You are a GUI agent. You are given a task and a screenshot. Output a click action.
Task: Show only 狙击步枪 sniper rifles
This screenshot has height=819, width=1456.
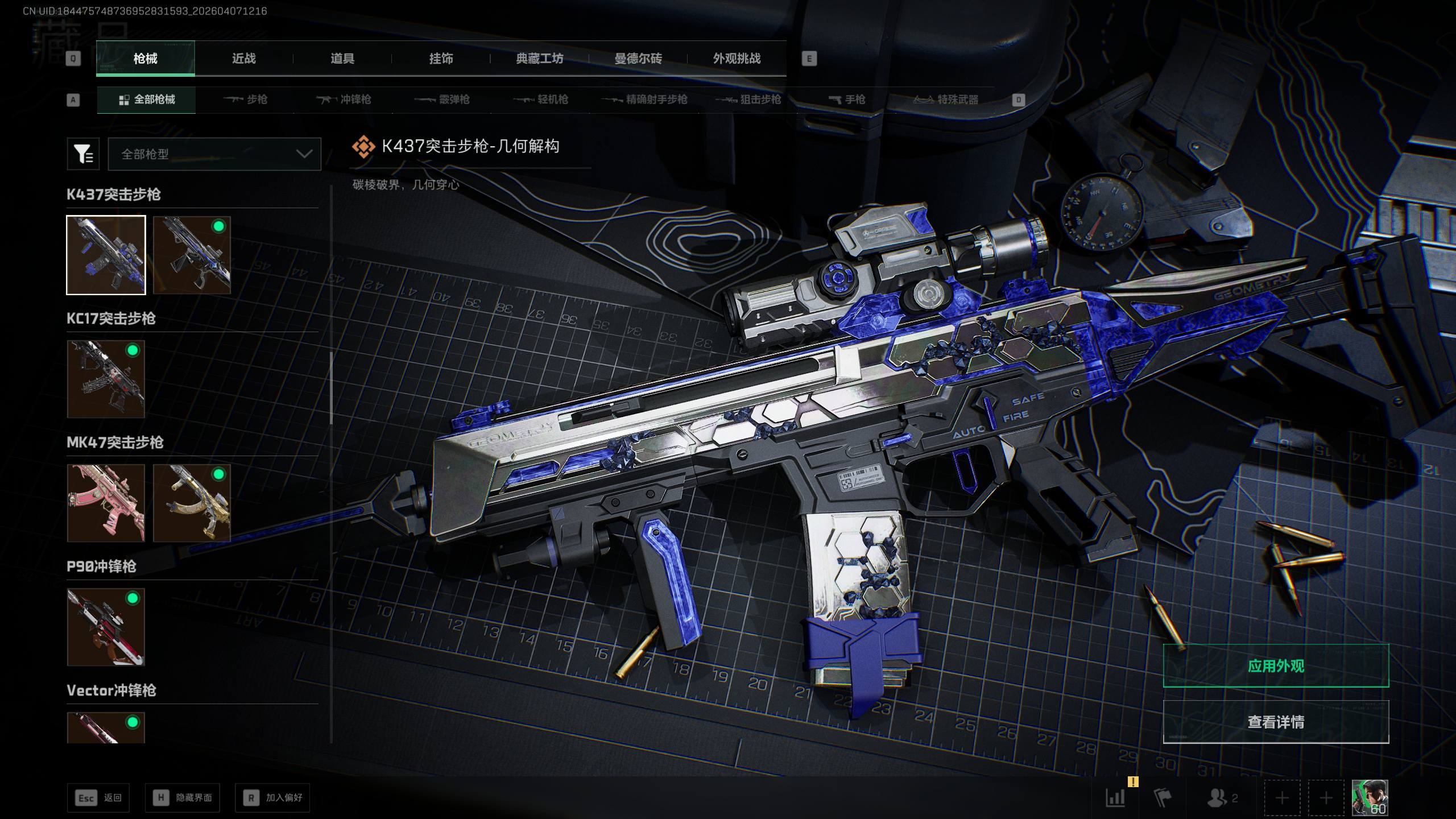(x=748, y=100)
